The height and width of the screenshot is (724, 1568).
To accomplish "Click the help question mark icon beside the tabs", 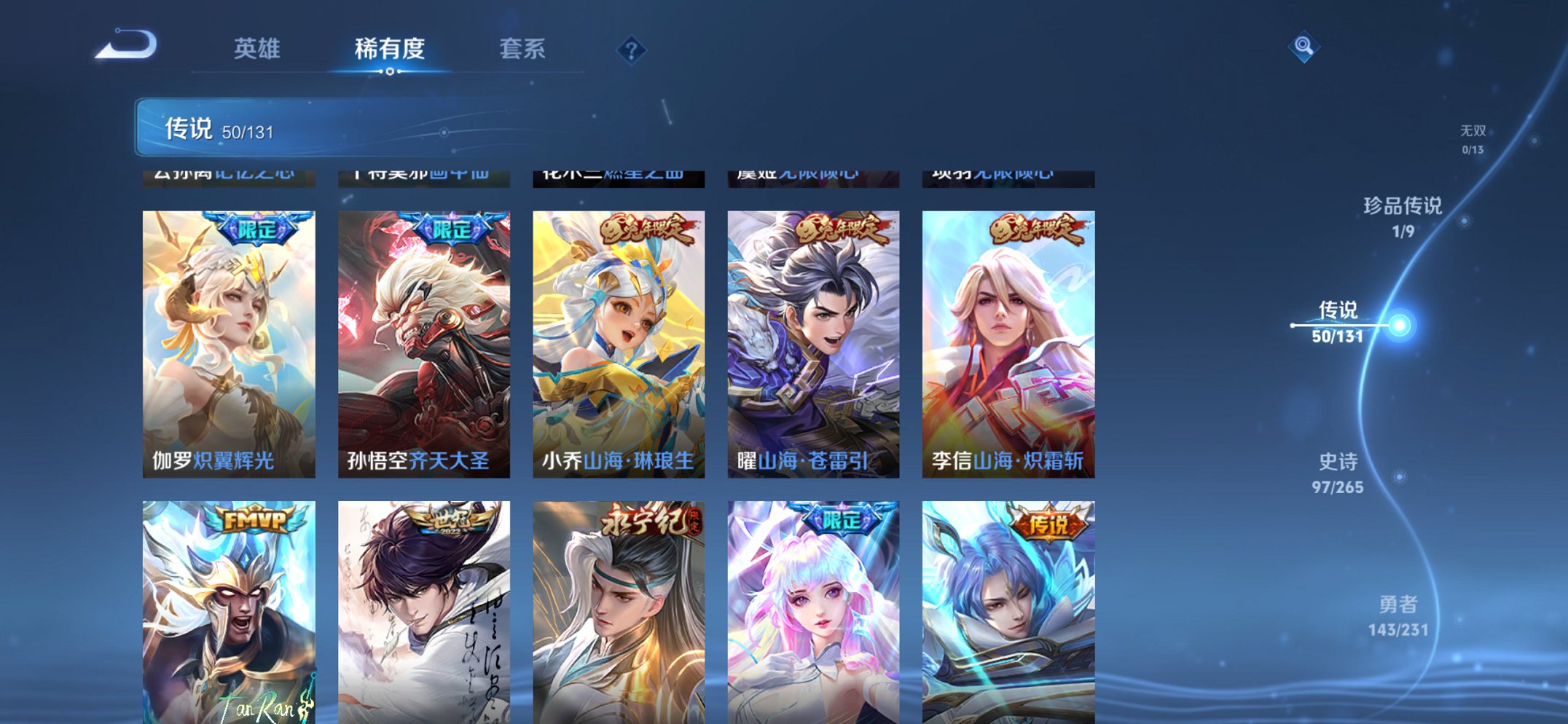I will coord(632,50).
